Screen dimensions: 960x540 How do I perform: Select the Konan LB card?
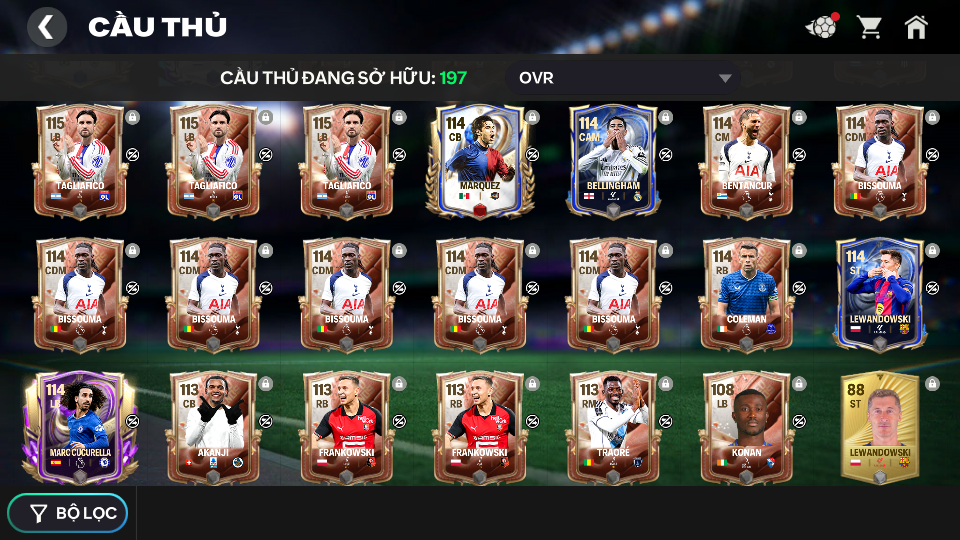coord(746,427)
